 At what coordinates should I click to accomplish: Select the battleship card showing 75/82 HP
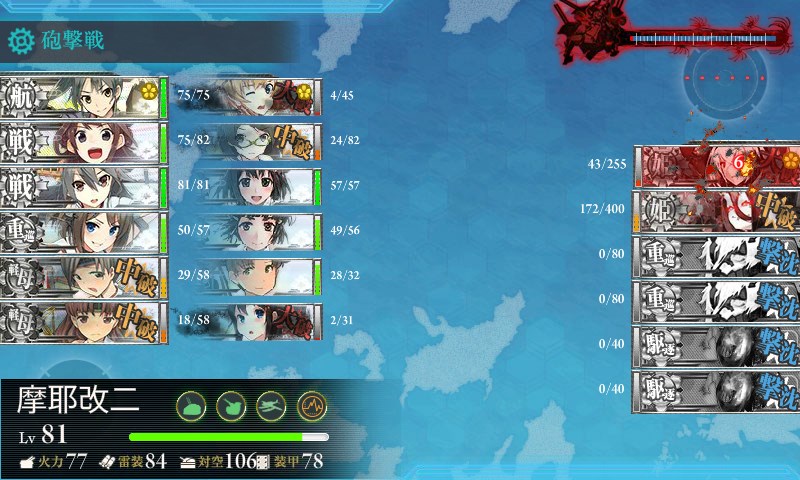(x=84, y=142)
